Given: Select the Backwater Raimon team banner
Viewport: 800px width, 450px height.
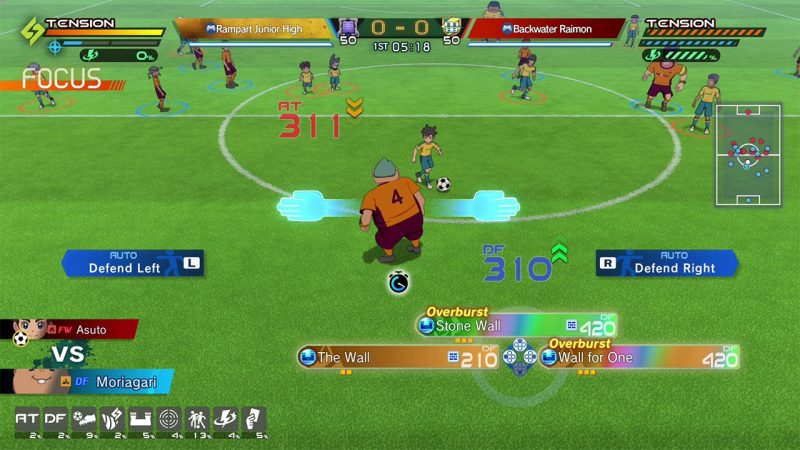Looking at the screenshot, I should pos(540,29).
